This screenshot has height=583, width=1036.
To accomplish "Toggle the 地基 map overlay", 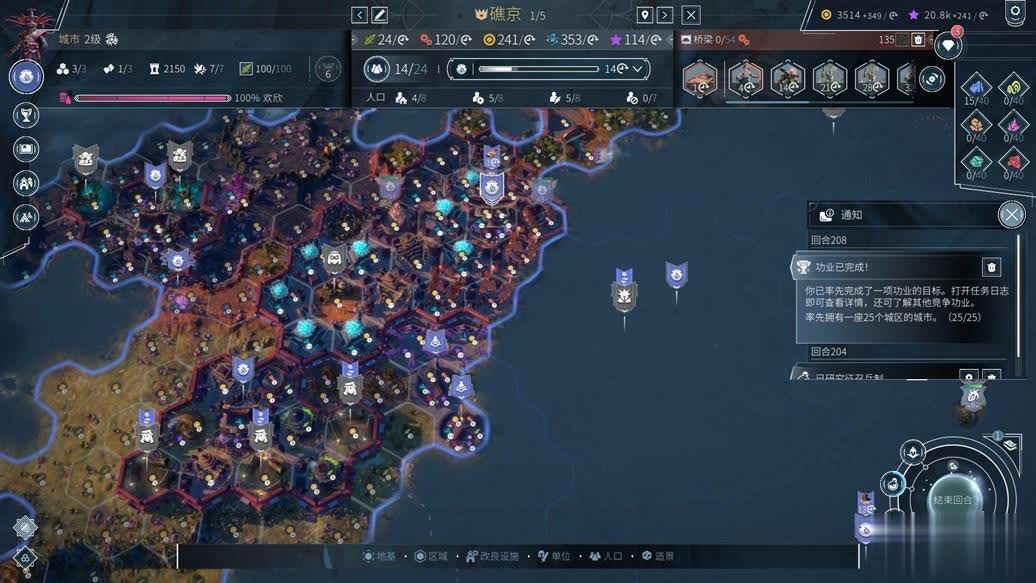I will tap(380, 556).
